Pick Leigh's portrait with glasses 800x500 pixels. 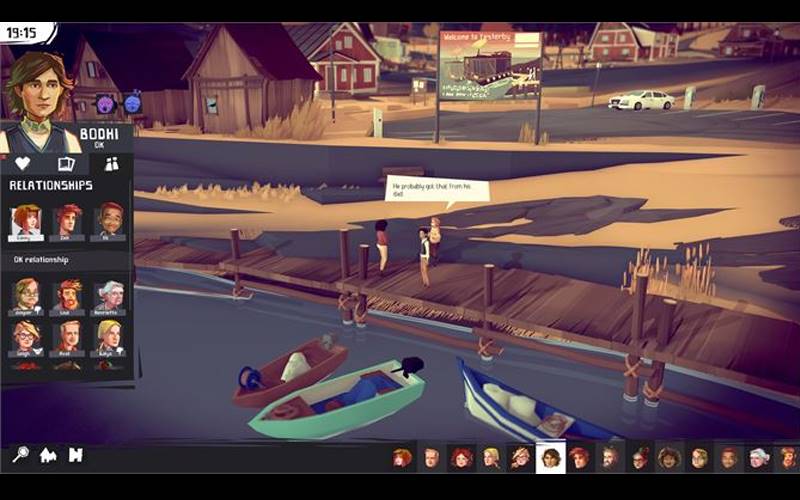click(x=26, y=337)
